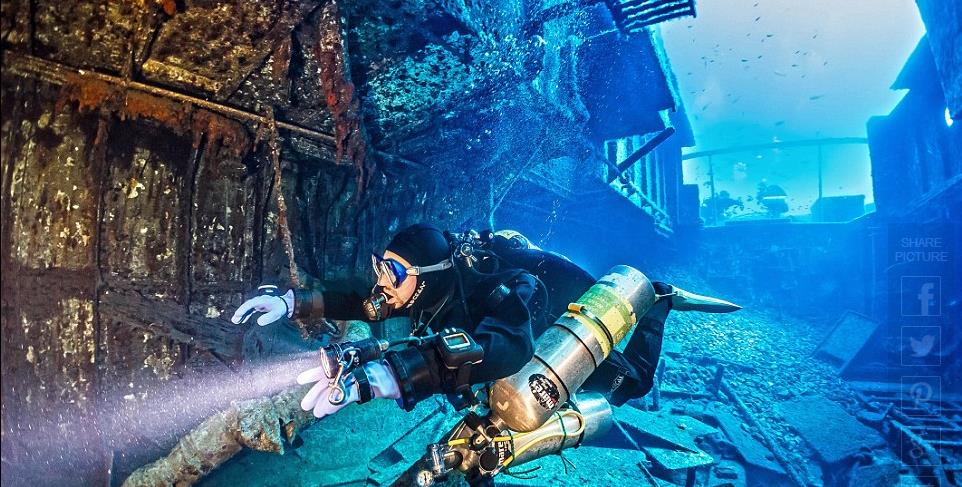Share the picture on Twitter
962x487 pixels.
click(920, 345)
